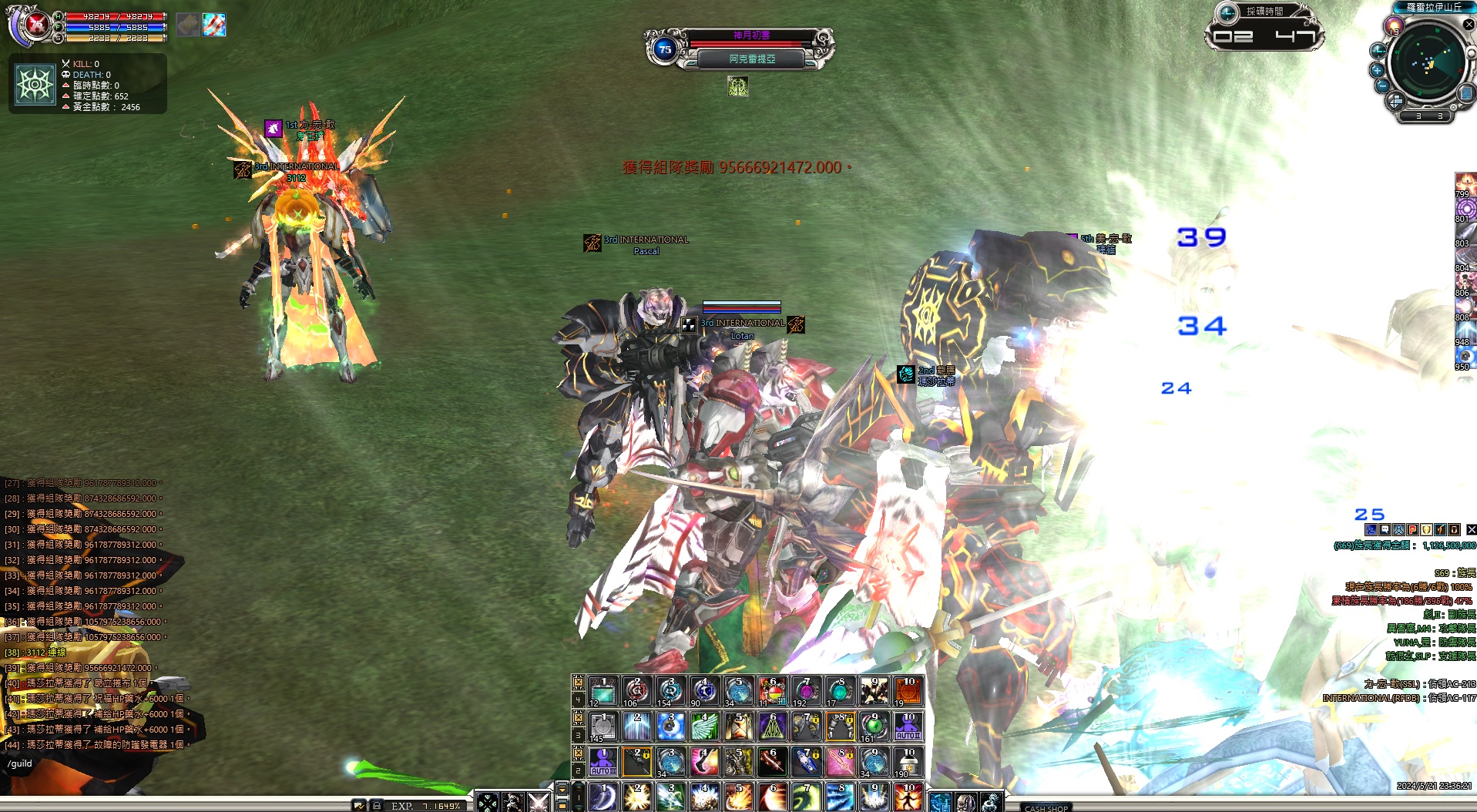Viewport: 1477px width, 812px height.
Task: Open the CASH SHOP
Action: pos(1046,807)
